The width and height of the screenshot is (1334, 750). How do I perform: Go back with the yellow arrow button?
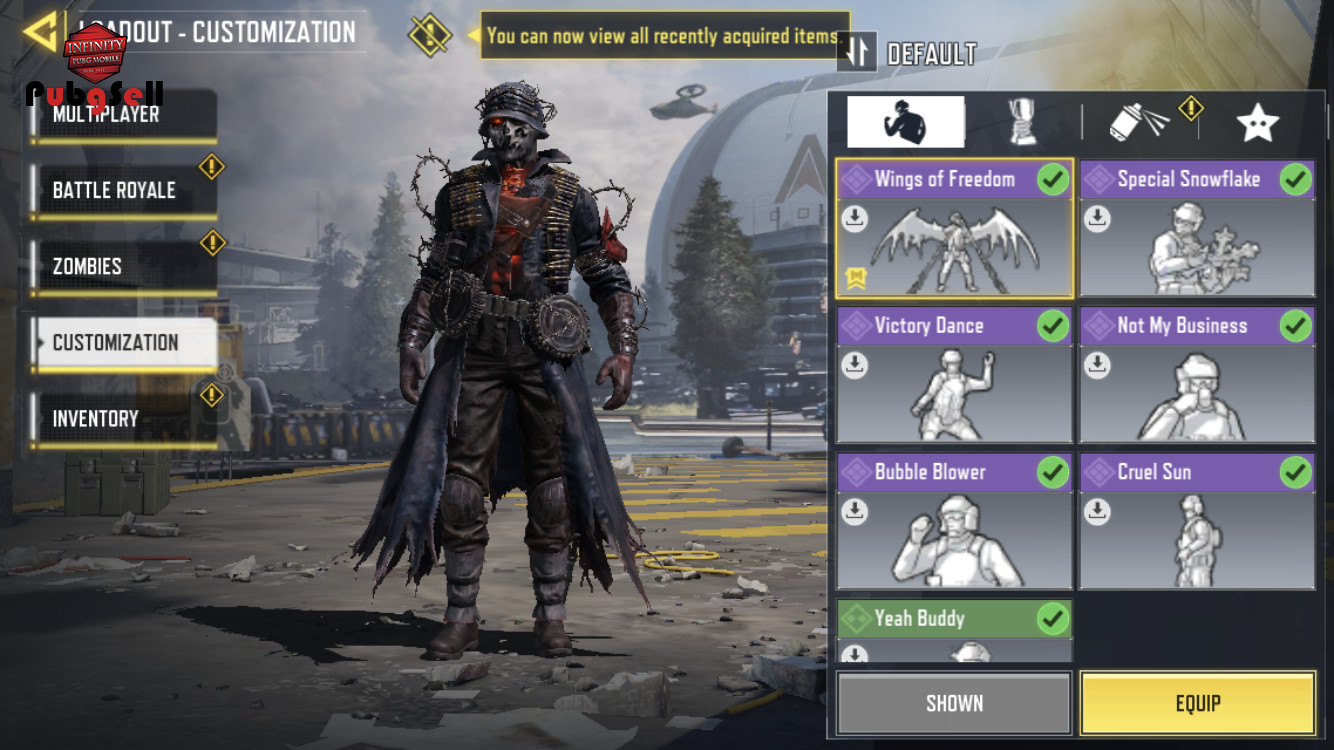pyautogui.click(x=40, y=32)
